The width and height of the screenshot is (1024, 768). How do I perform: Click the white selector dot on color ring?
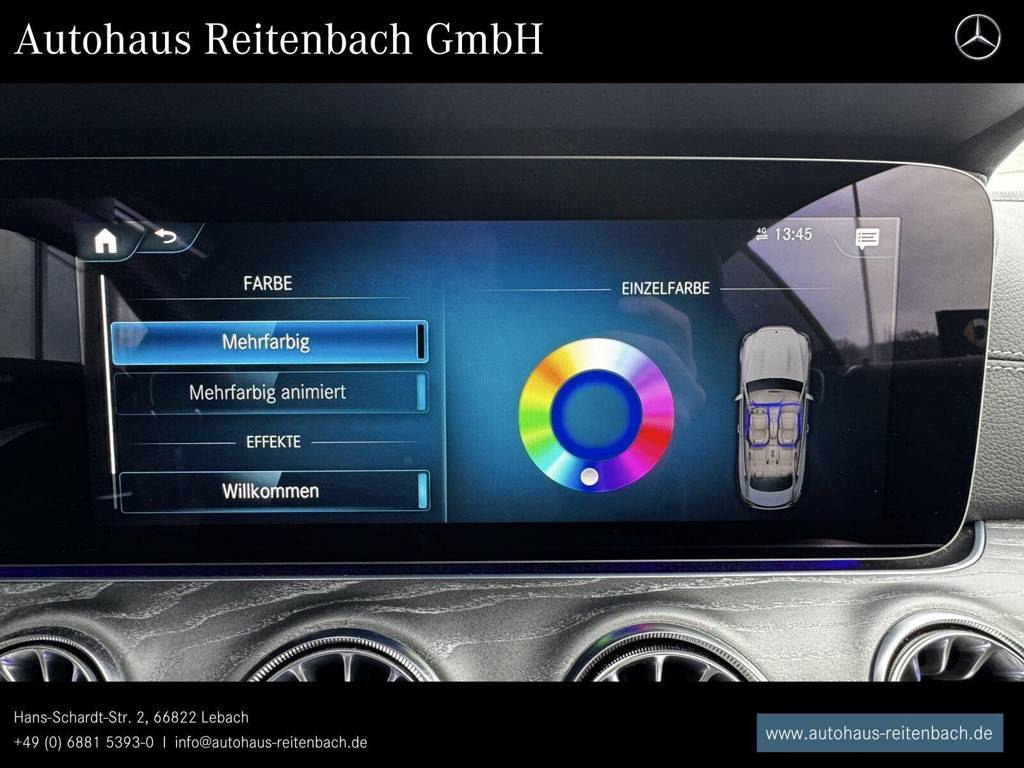coord(590,477)
